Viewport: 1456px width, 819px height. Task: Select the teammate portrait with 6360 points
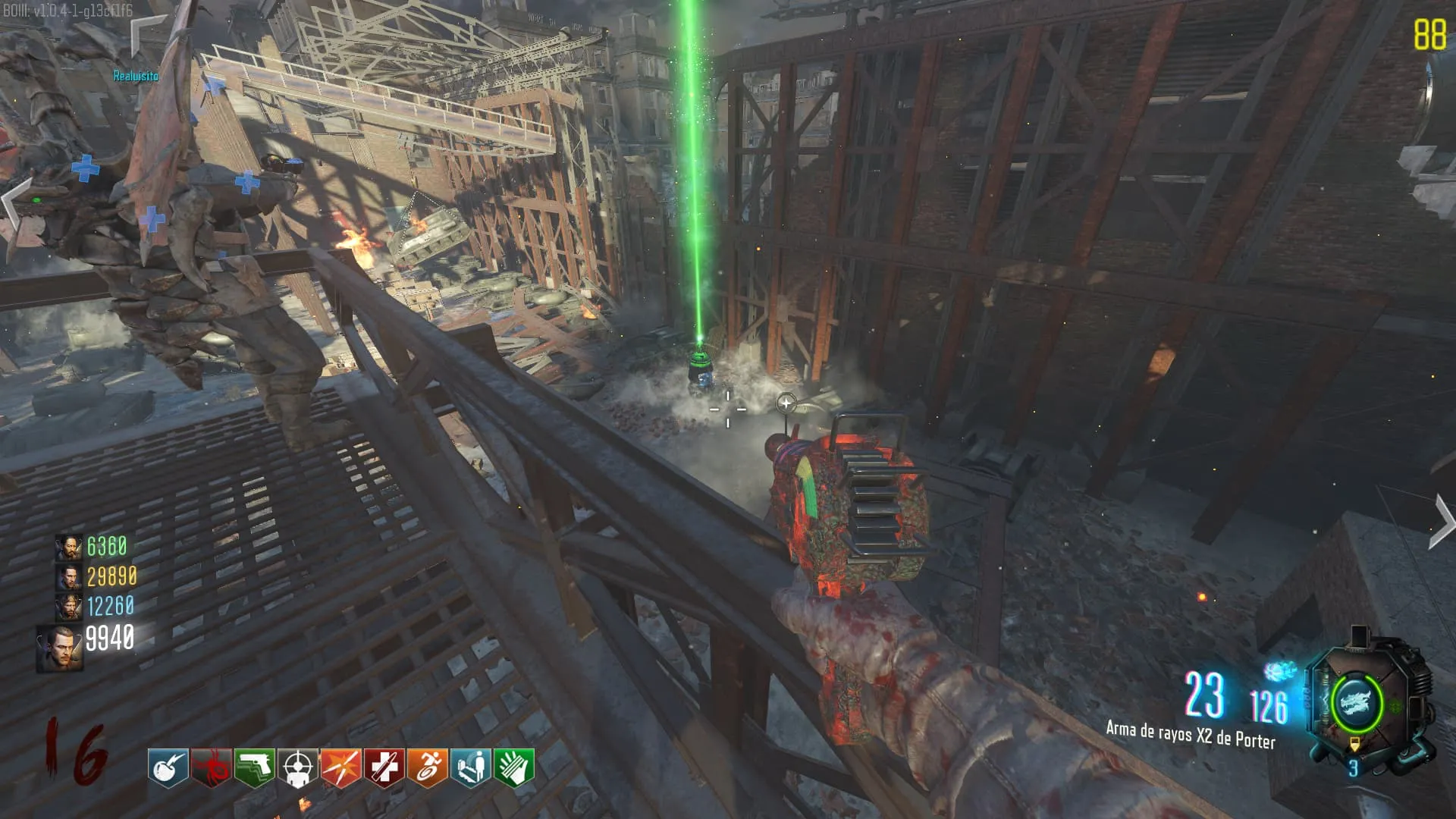tap(68, 547)
